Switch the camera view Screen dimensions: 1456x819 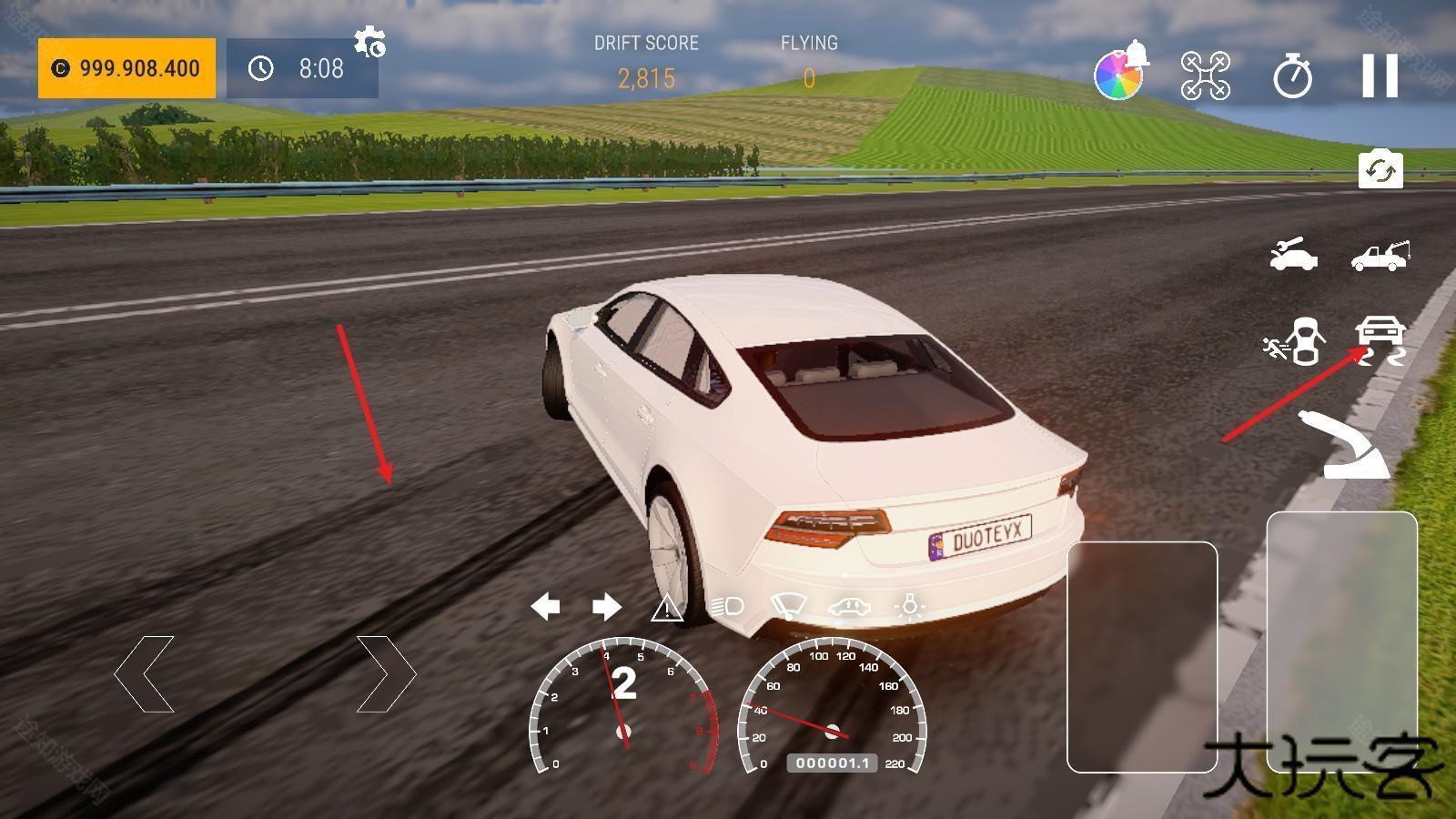pos(1380,170)
